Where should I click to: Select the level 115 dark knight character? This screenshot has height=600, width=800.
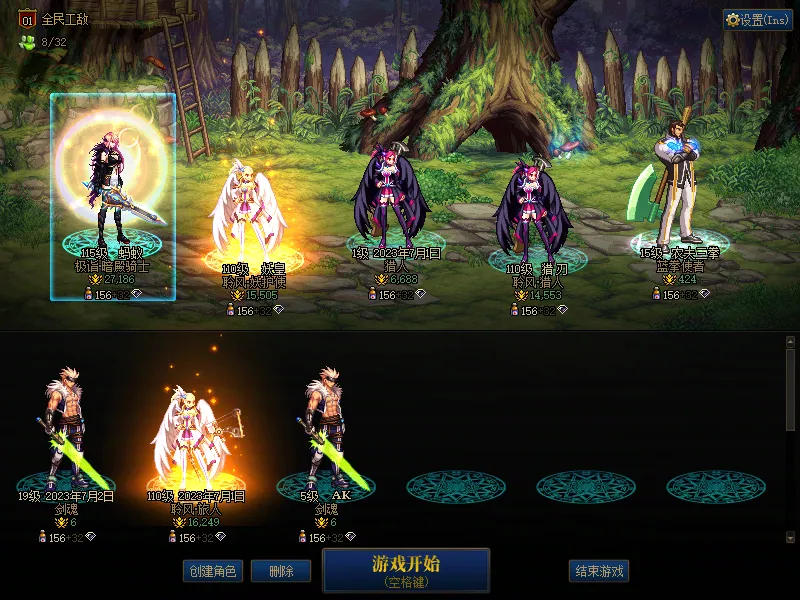(x=113, y=195)
